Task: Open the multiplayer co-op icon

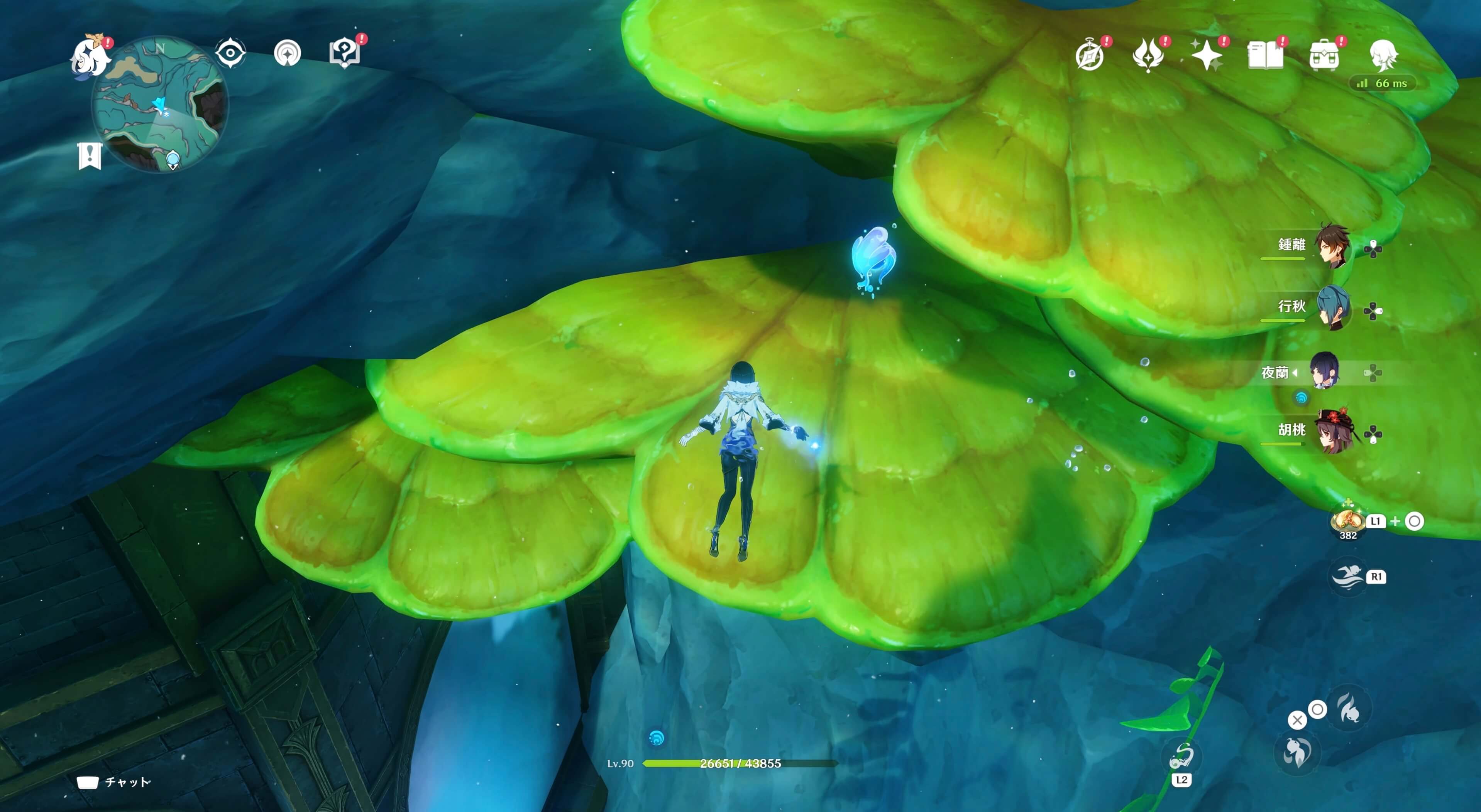Action: click(287, 54)
